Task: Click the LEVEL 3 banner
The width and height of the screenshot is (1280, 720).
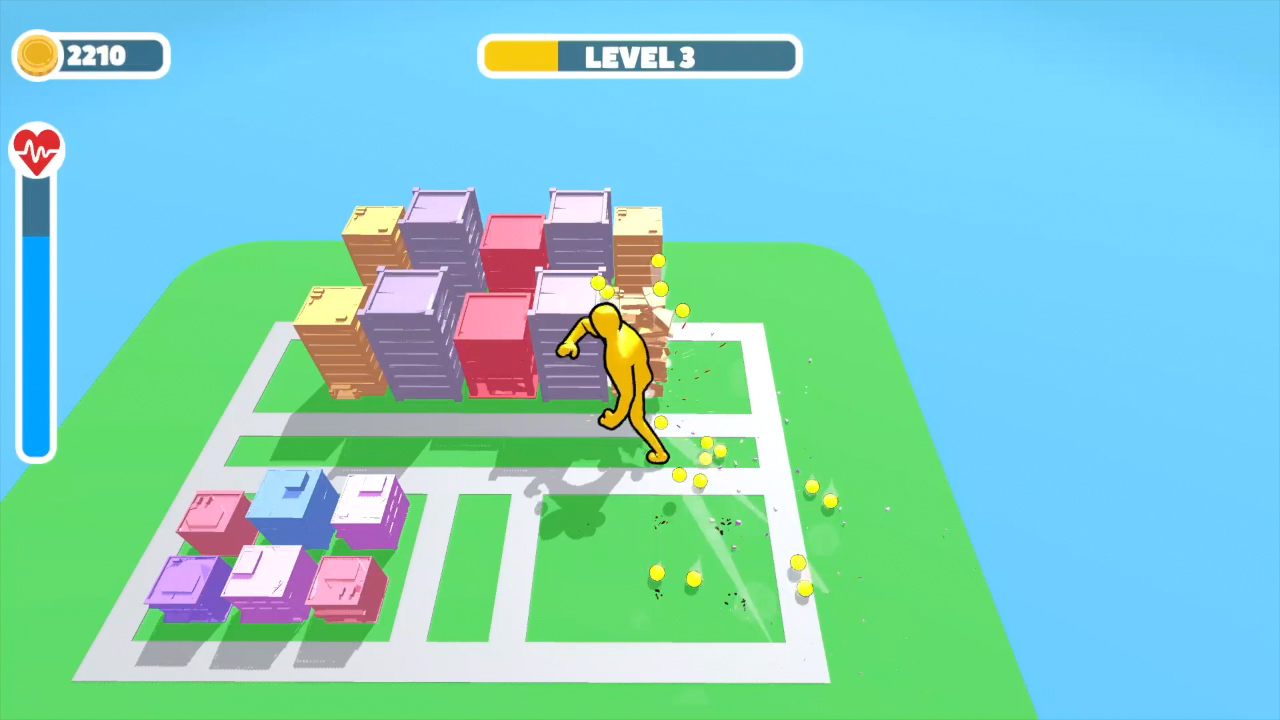Action: pyautogui.click(x=640, y=56)
